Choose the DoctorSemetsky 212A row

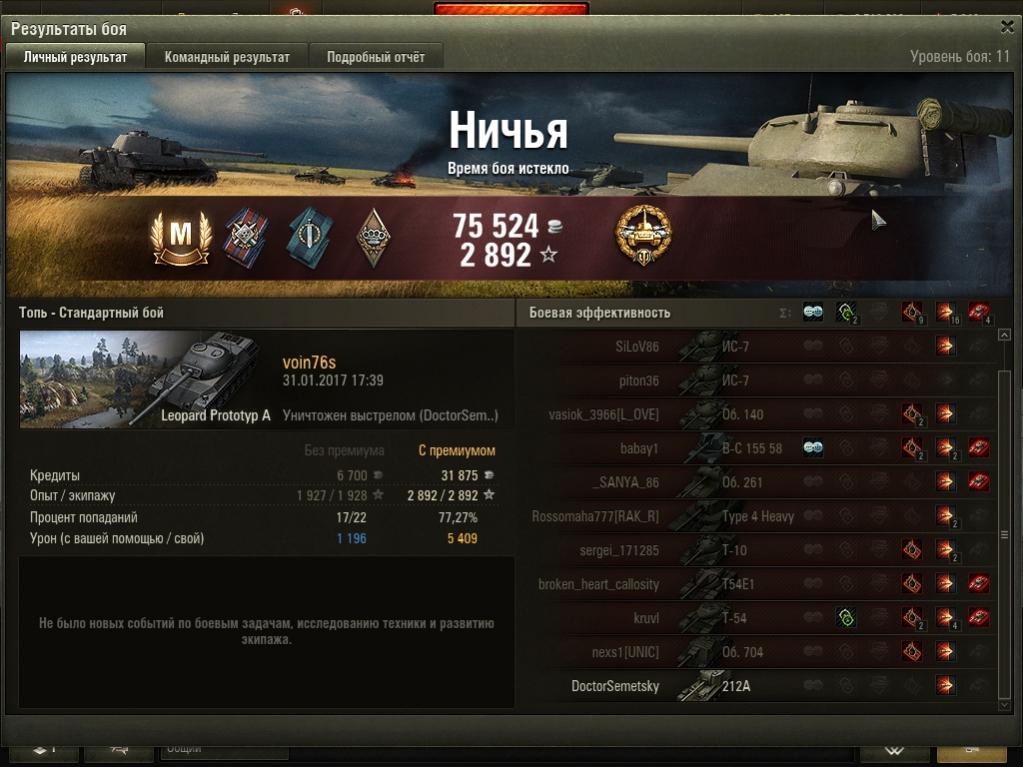coord(760,686)
